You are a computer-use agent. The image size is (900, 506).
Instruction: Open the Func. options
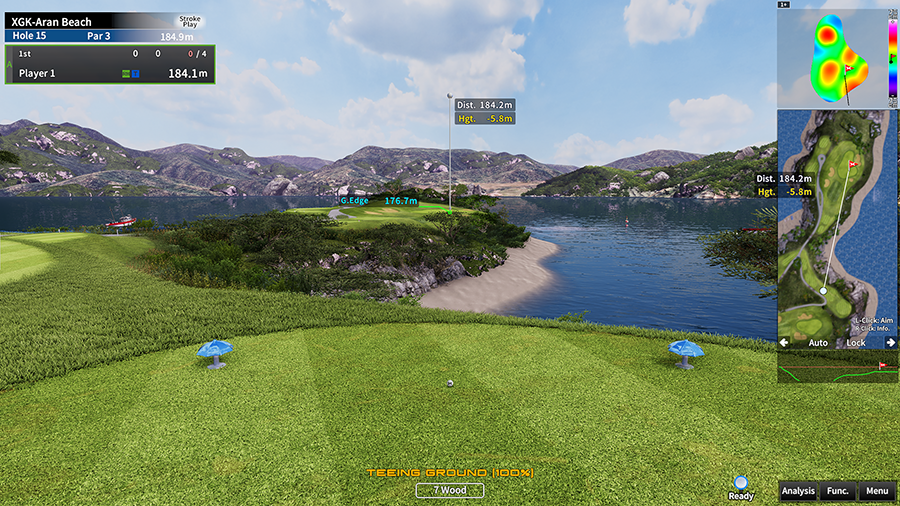point(837,491)
